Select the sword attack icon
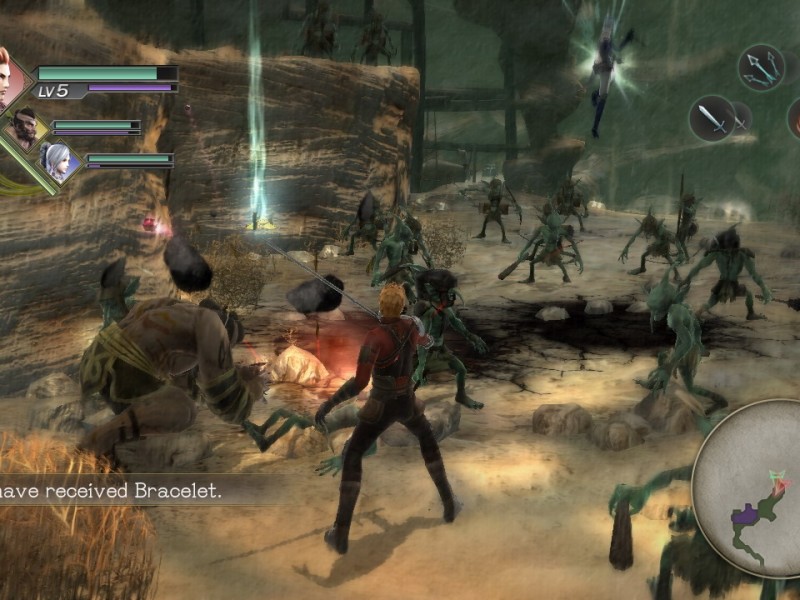 712,118
